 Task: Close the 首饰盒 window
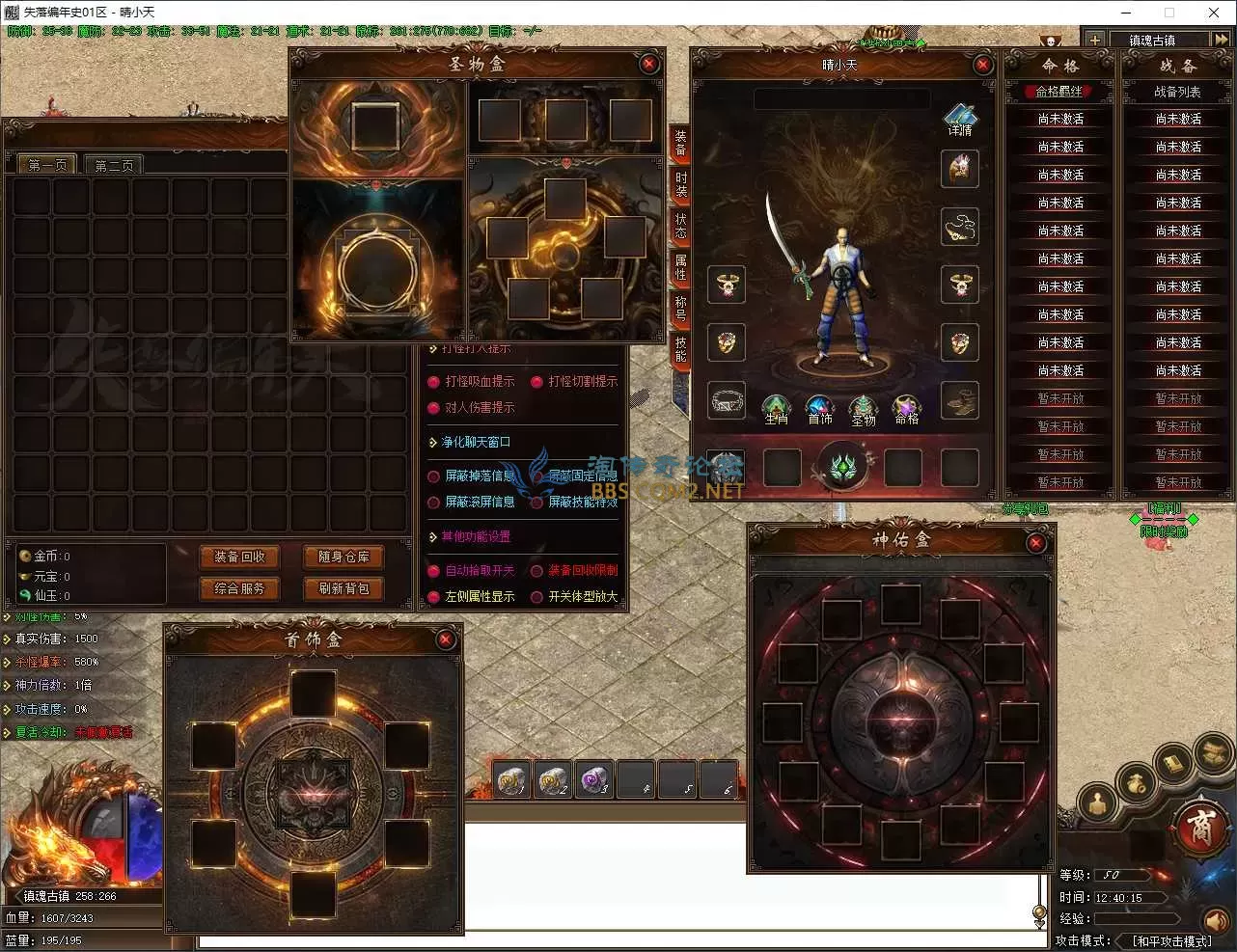tap(445, 639)
